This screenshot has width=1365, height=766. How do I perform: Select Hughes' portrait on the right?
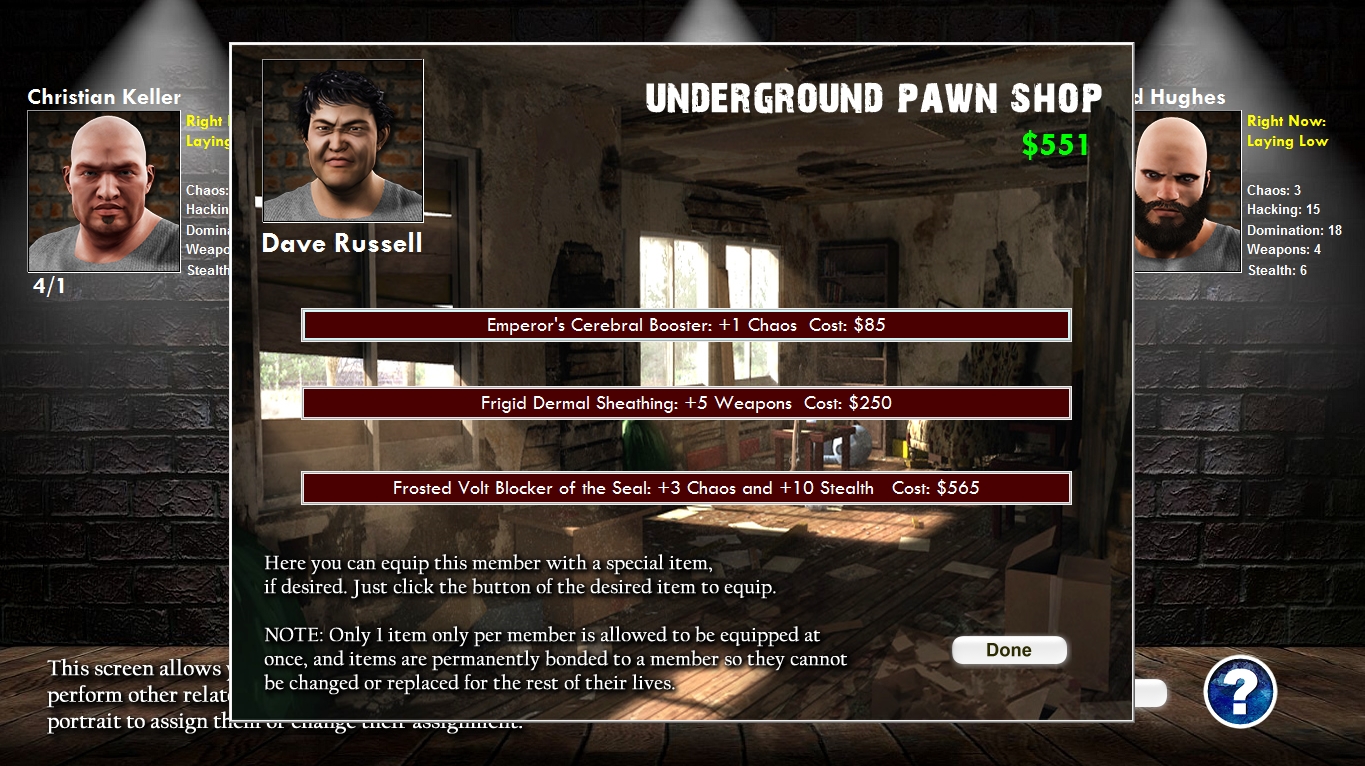tap(1185, 190)
